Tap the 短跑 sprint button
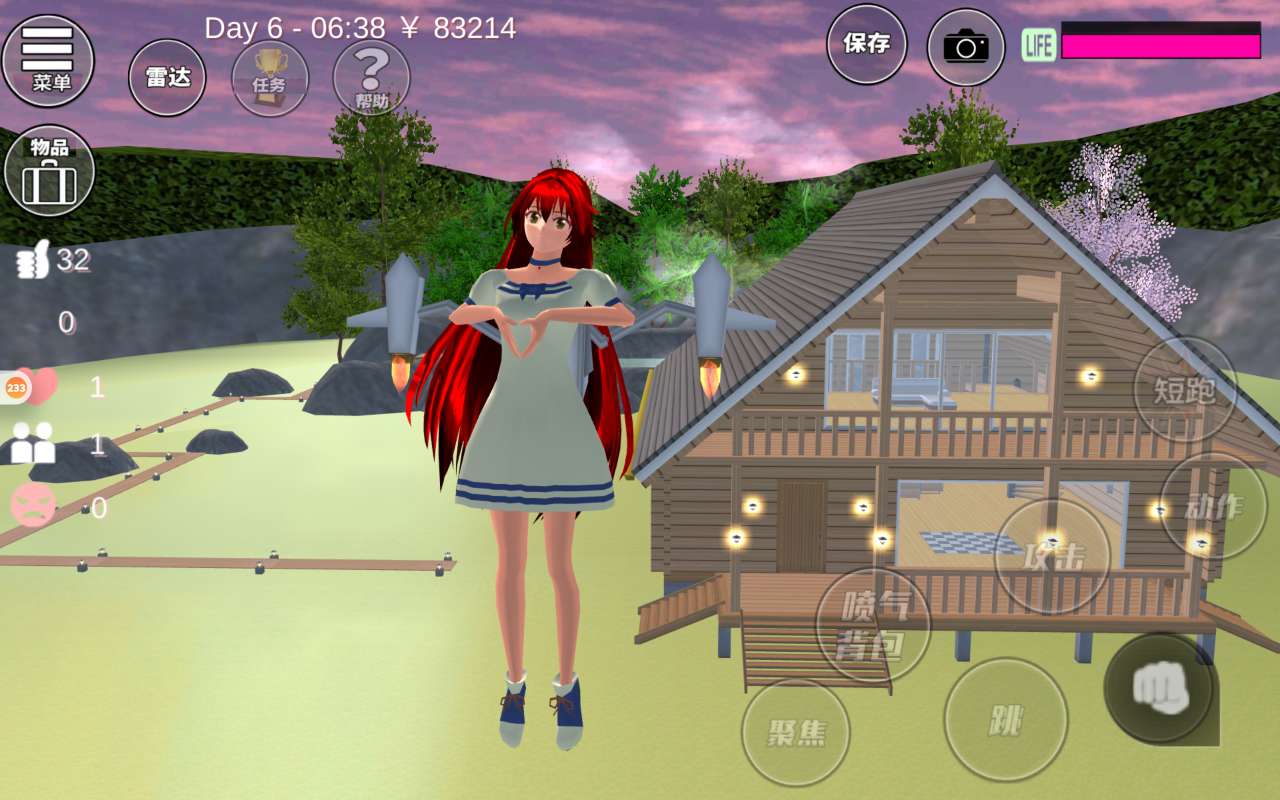Image resolution: width=1280 pixels, height=800 pixels. 1185,389
